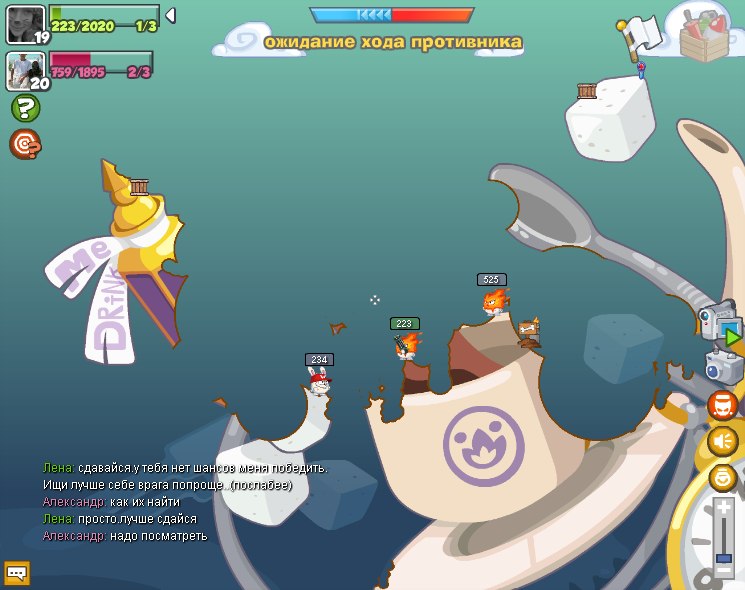This screenshot has height=590, width=745.
Task: Click the blue zoom slider handle
Action: click(724, 556)
